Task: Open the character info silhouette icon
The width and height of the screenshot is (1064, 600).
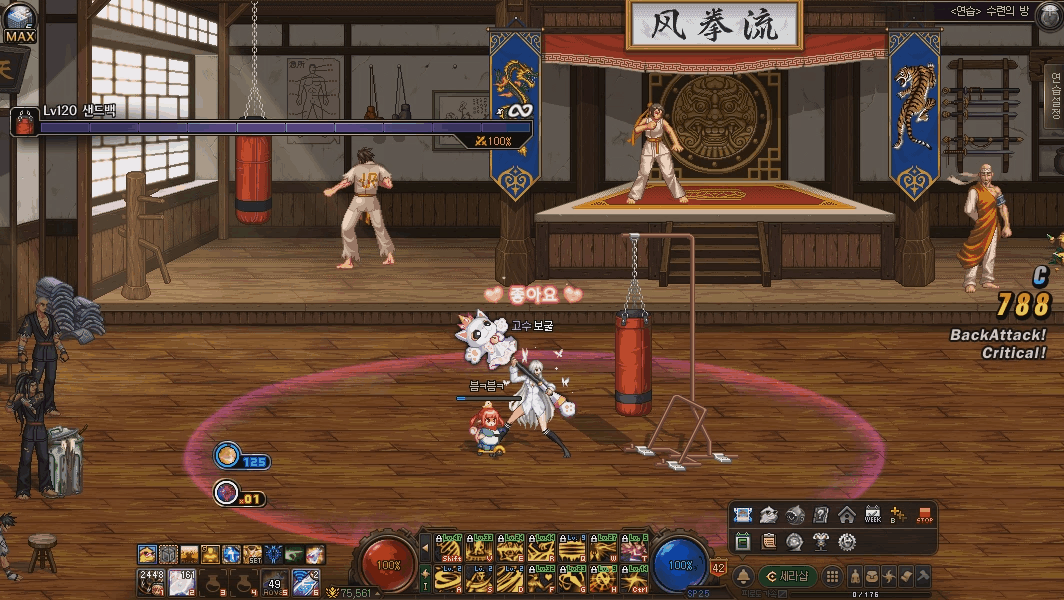Action: coord(857,577)
